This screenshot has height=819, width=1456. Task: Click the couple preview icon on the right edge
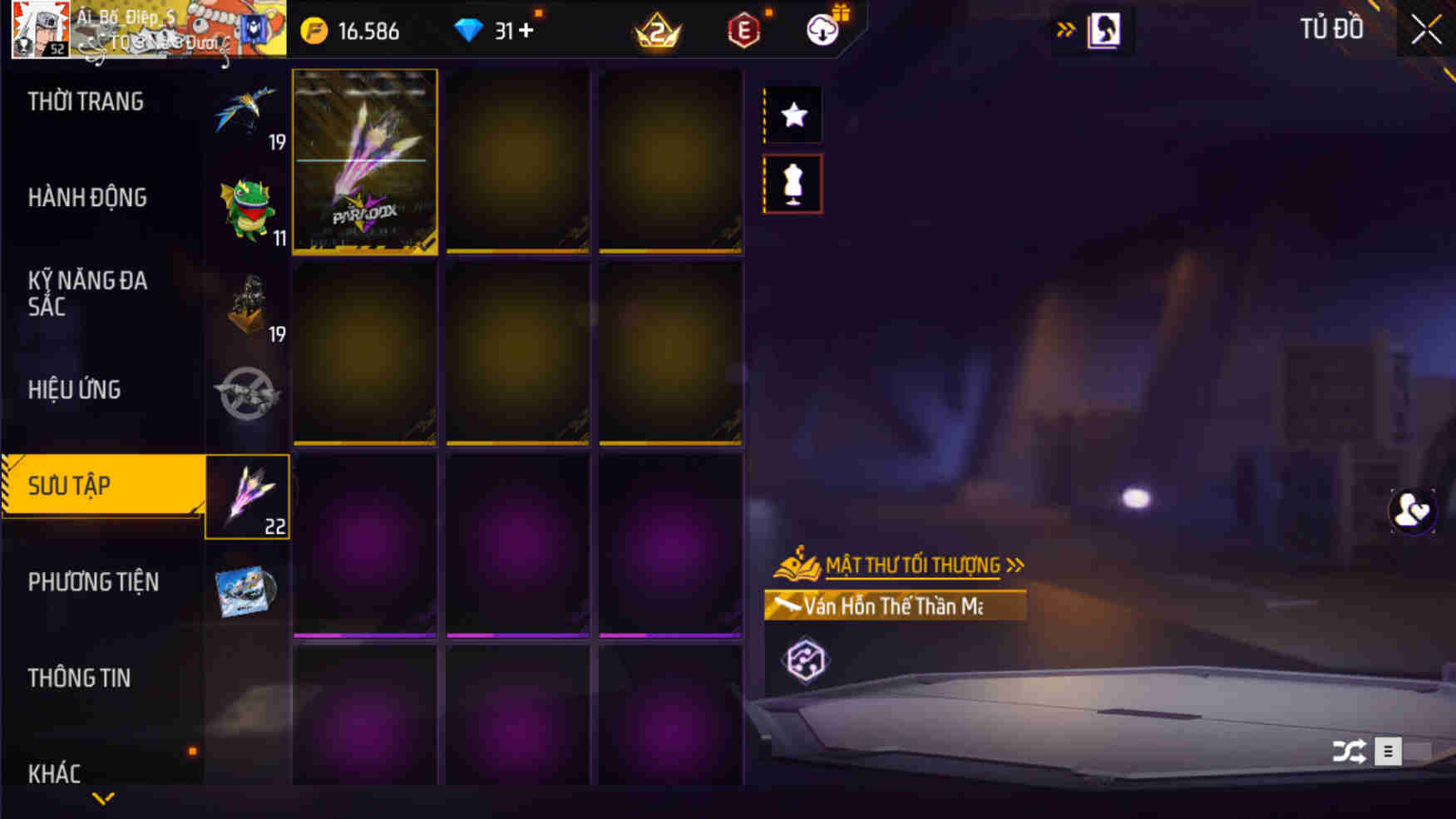[1414, 513]
